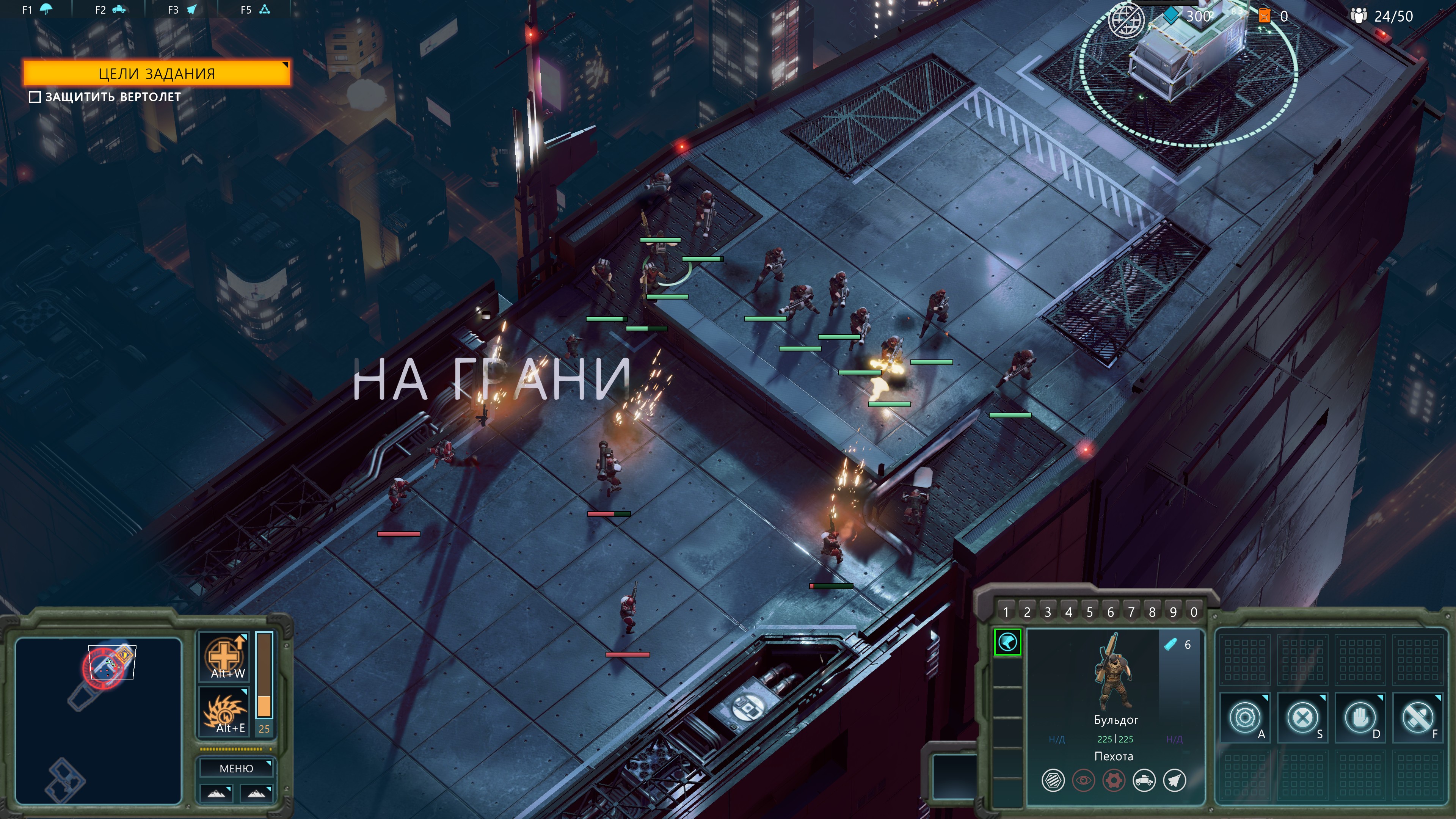Issue the hold position hand command
The height and width of the screenshot is (819, 1456).
click(x=1360, y=718)
